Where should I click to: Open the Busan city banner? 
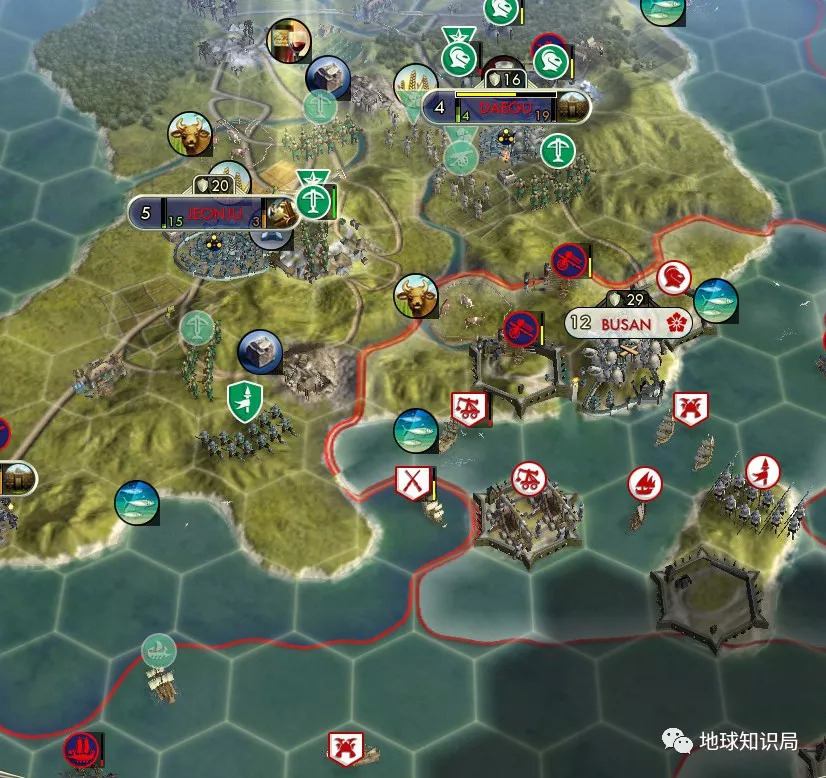pos(627,323)
